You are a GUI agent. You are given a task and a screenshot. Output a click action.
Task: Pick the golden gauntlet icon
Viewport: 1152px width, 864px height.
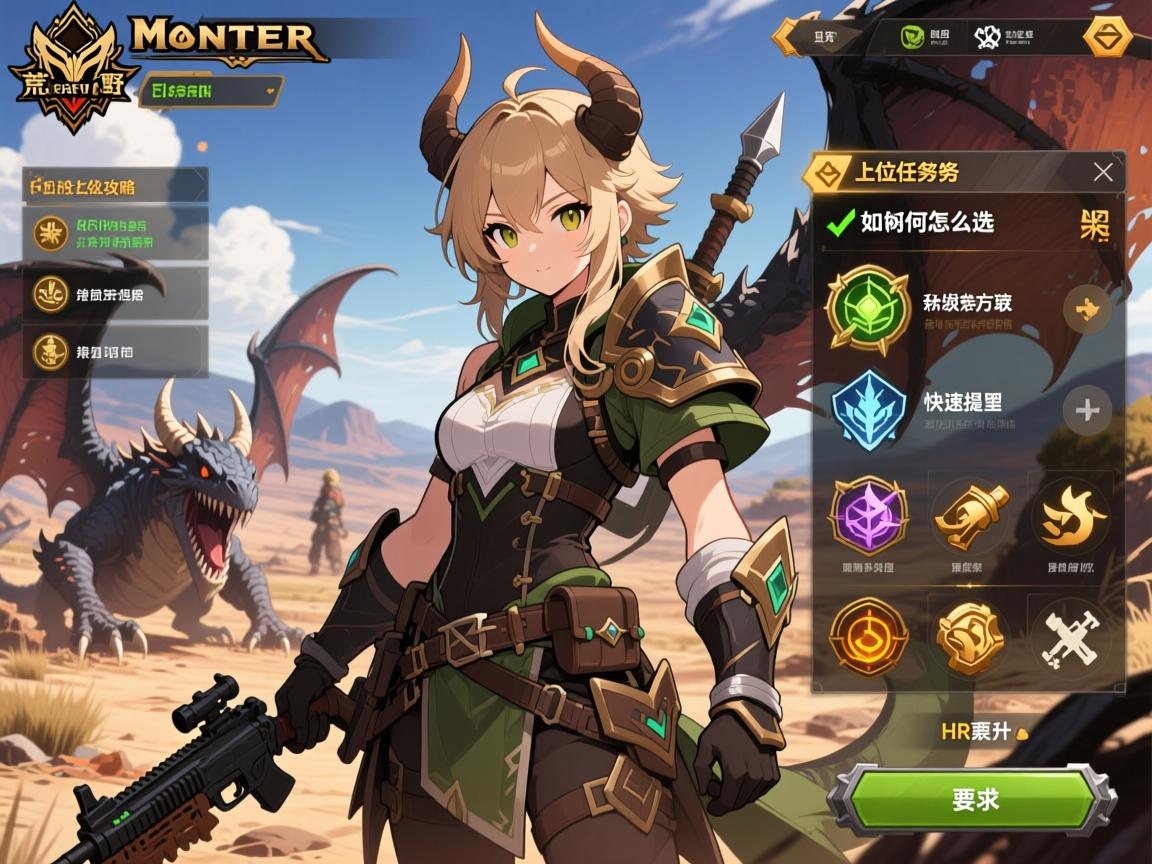[x=969, y=514]
